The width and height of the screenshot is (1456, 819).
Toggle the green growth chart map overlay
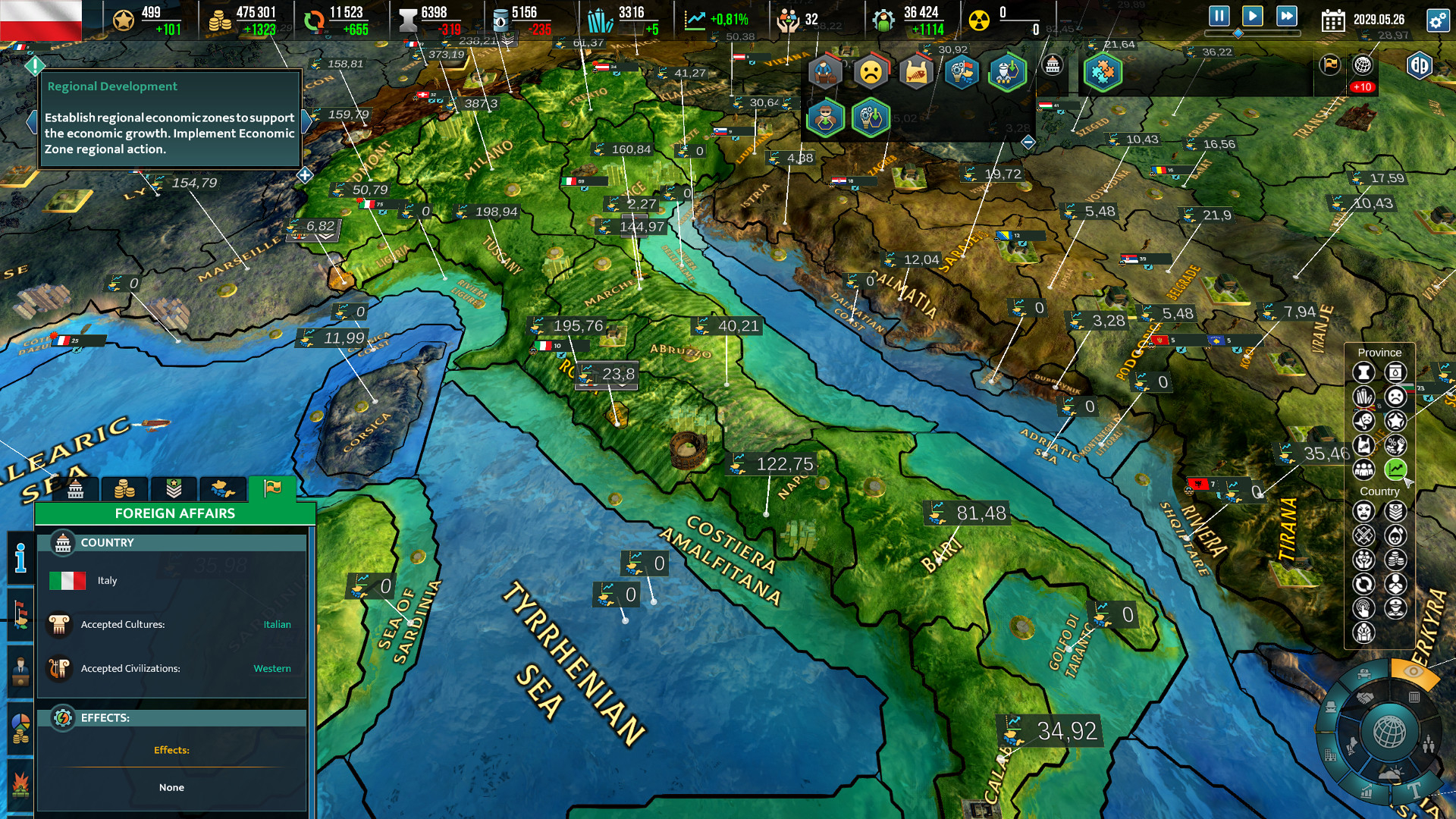1397,469
